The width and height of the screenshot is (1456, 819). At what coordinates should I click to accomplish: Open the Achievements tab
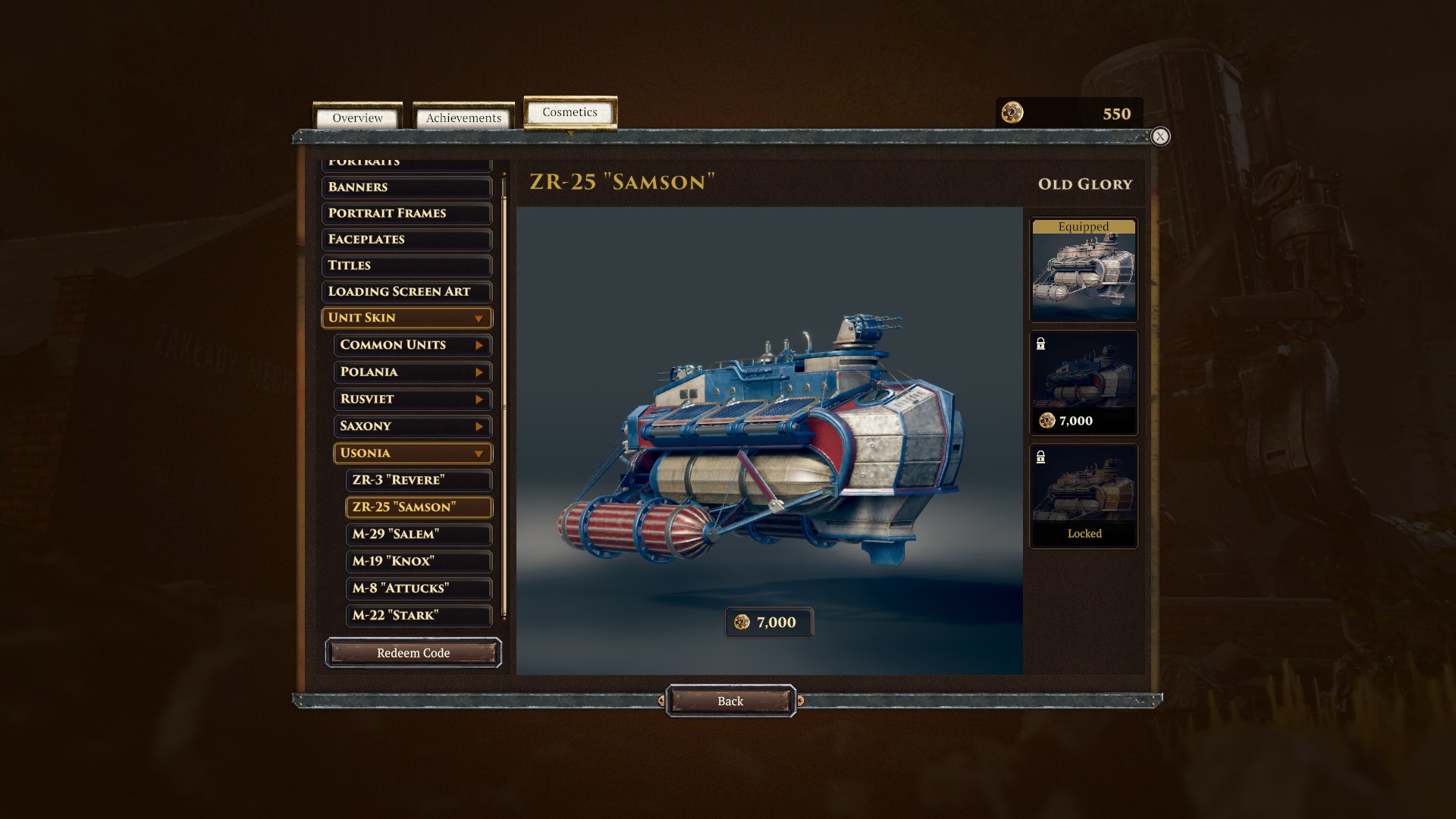(x=463, y=118)
